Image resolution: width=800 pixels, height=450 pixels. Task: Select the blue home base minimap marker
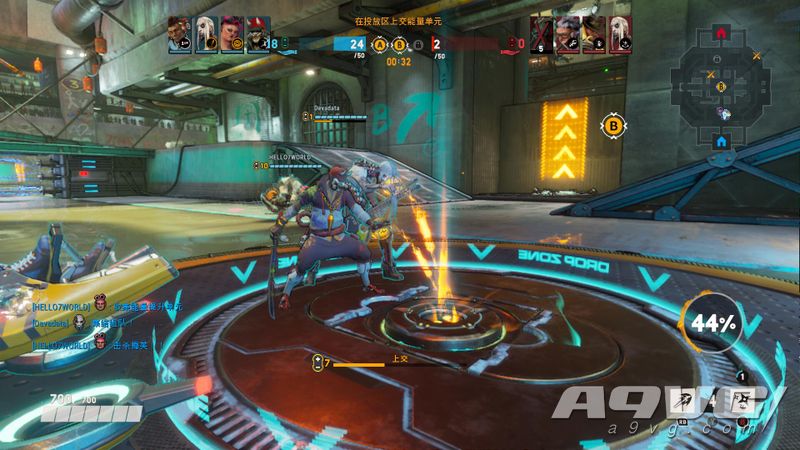(x=721, y=142)
